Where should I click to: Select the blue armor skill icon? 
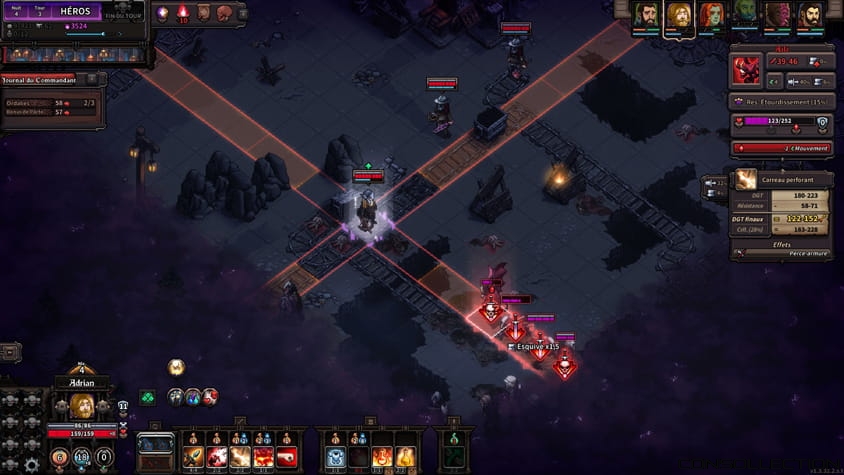point(336,458)
